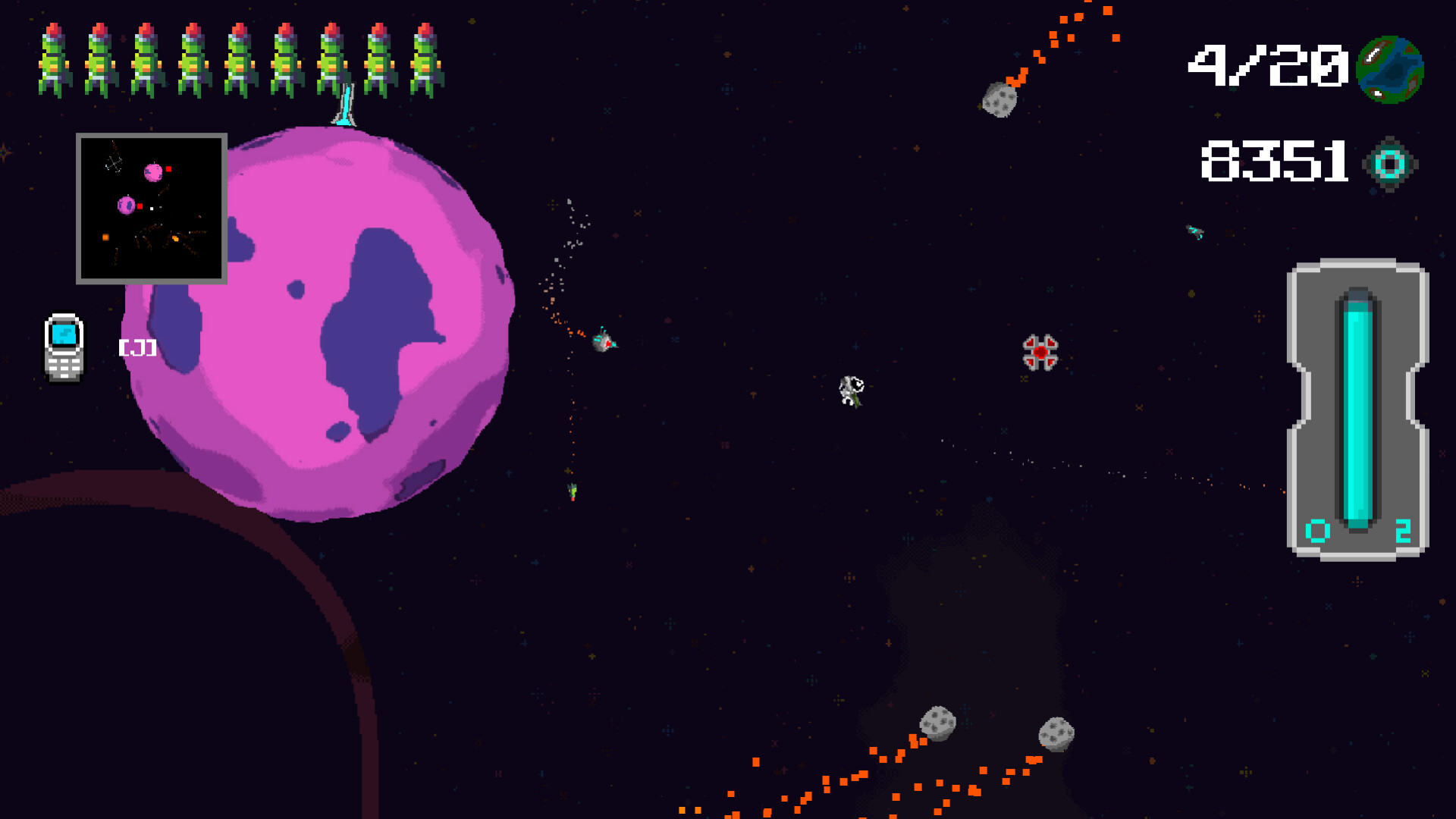Open the phone icon labeled [J]
Screen dimensions: 1456x819
64,345
